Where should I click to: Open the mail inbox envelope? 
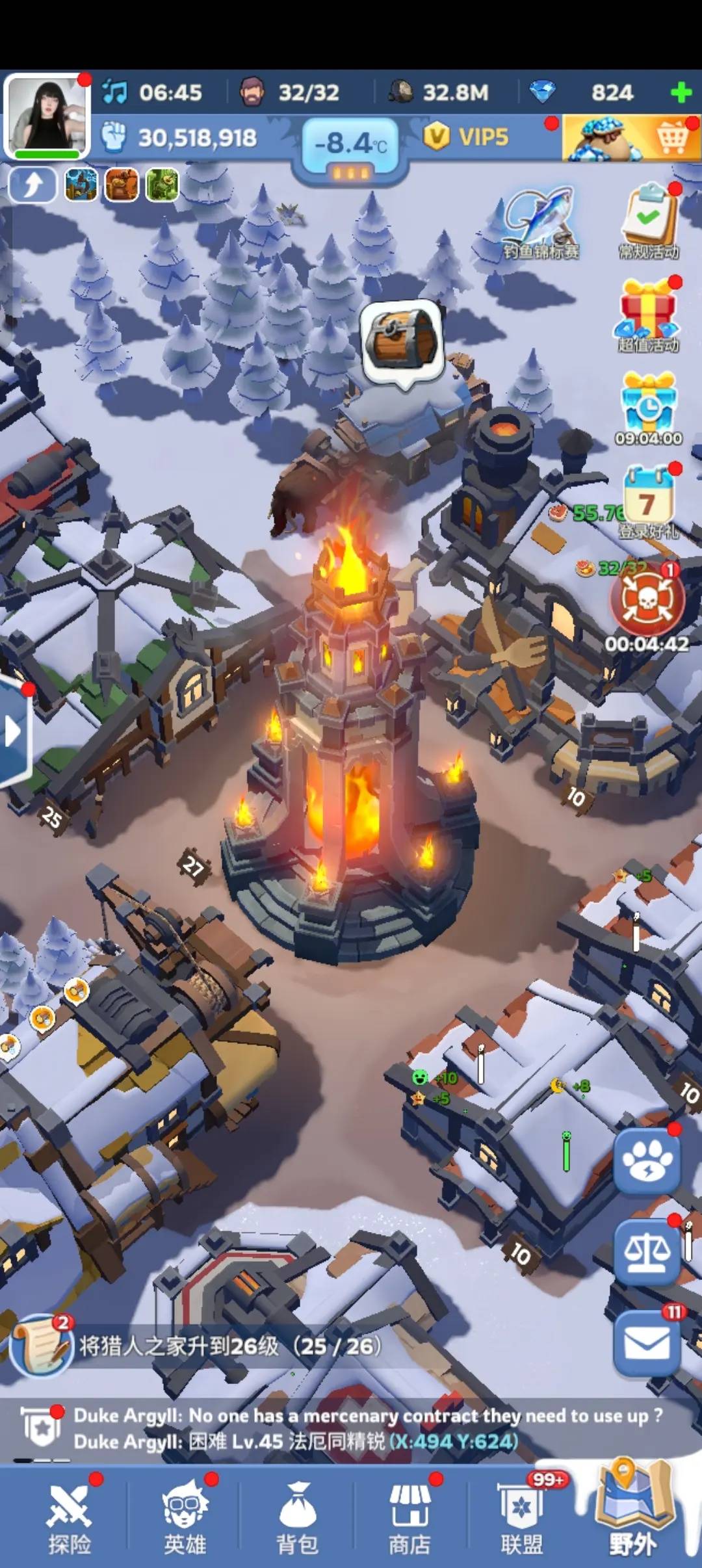click(x=647, y=1343)
